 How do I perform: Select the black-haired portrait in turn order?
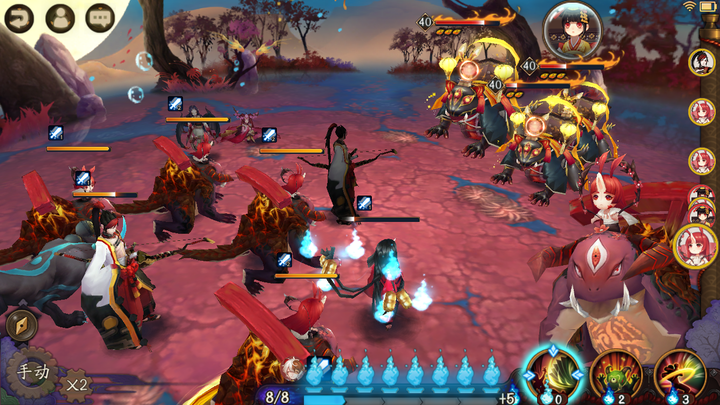702,62
